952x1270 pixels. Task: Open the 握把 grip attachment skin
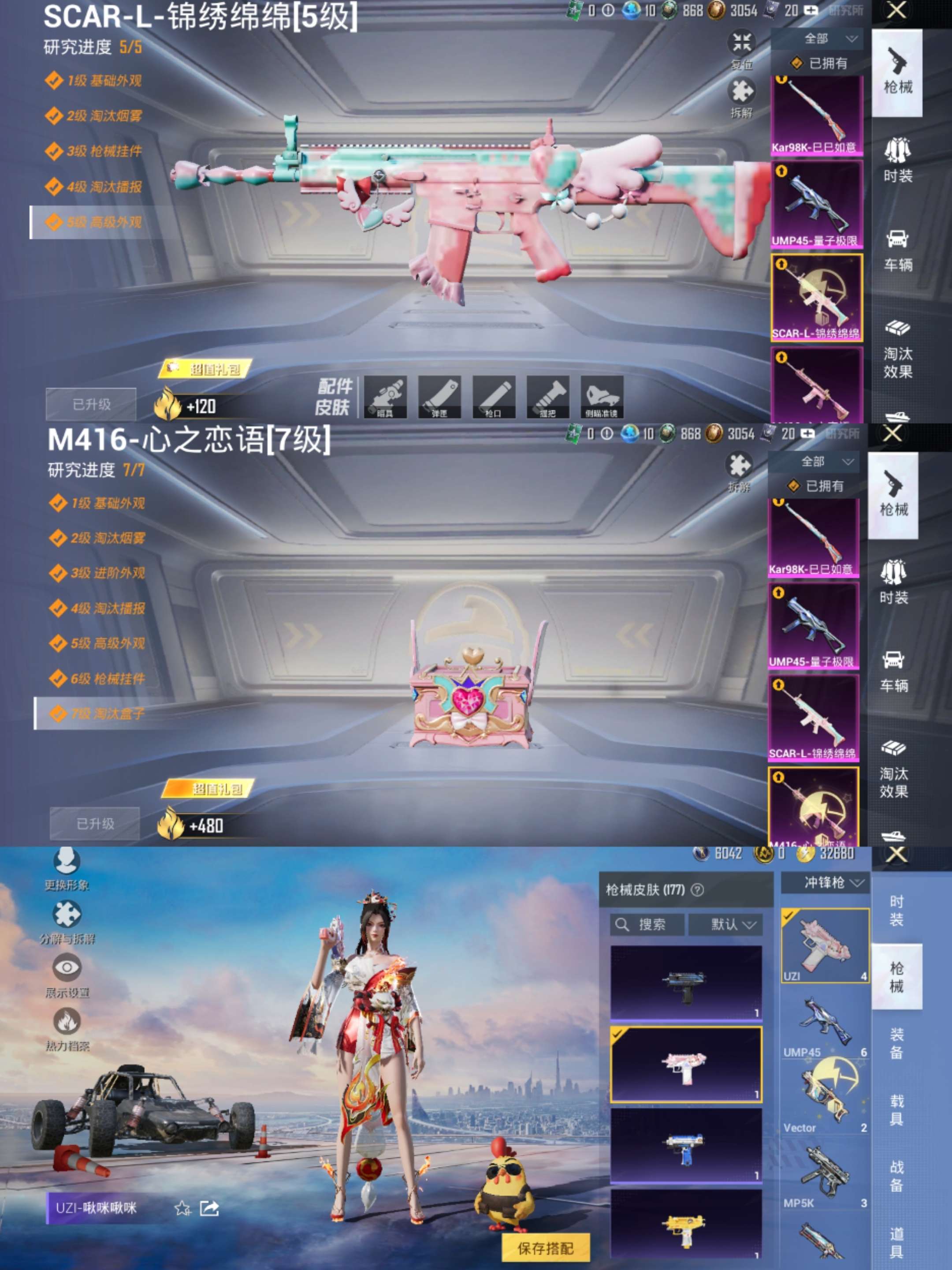coord(548,396)
